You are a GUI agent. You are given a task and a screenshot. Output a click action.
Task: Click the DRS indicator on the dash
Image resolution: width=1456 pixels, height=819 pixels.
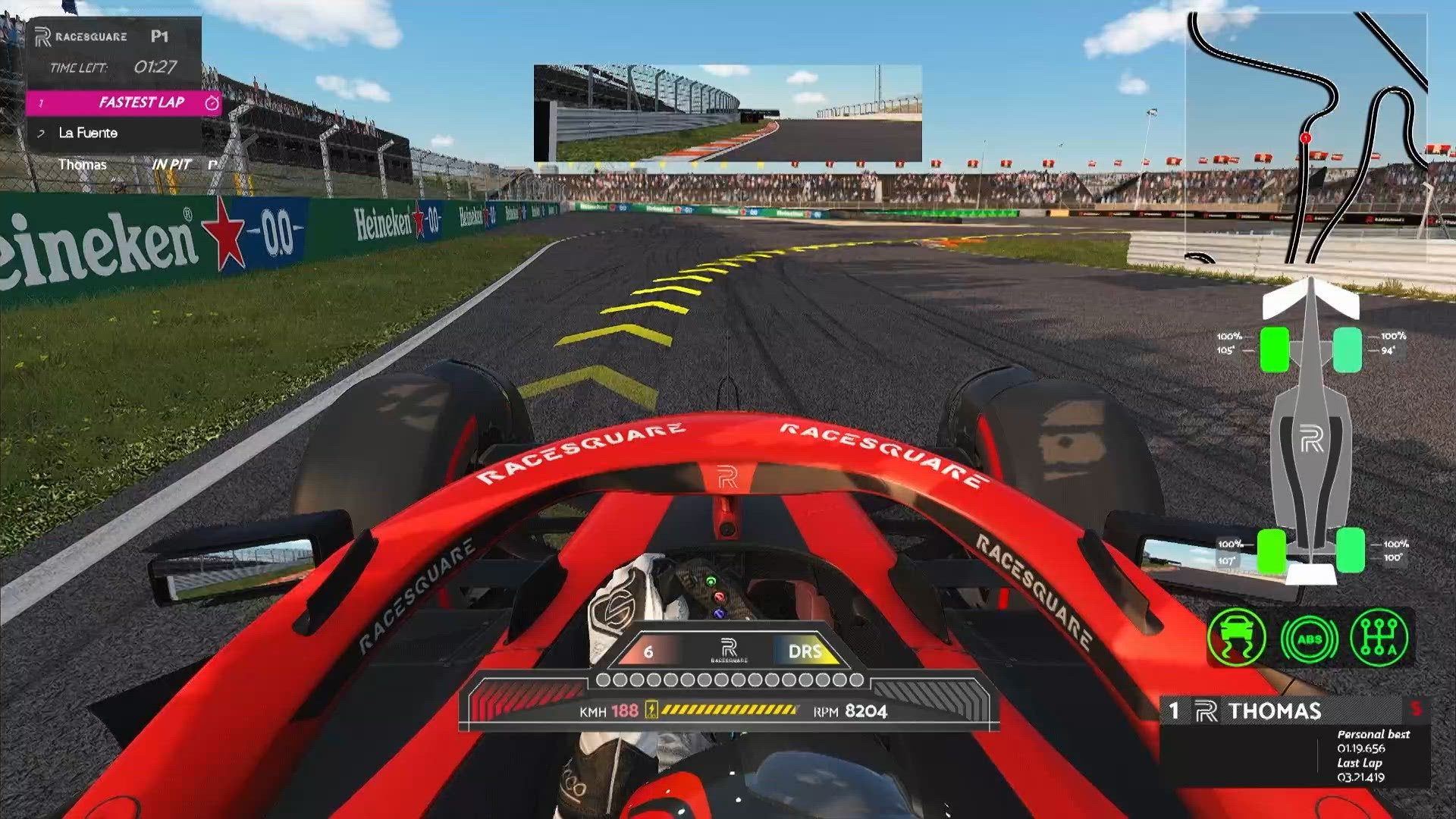(x=804, y=651)
